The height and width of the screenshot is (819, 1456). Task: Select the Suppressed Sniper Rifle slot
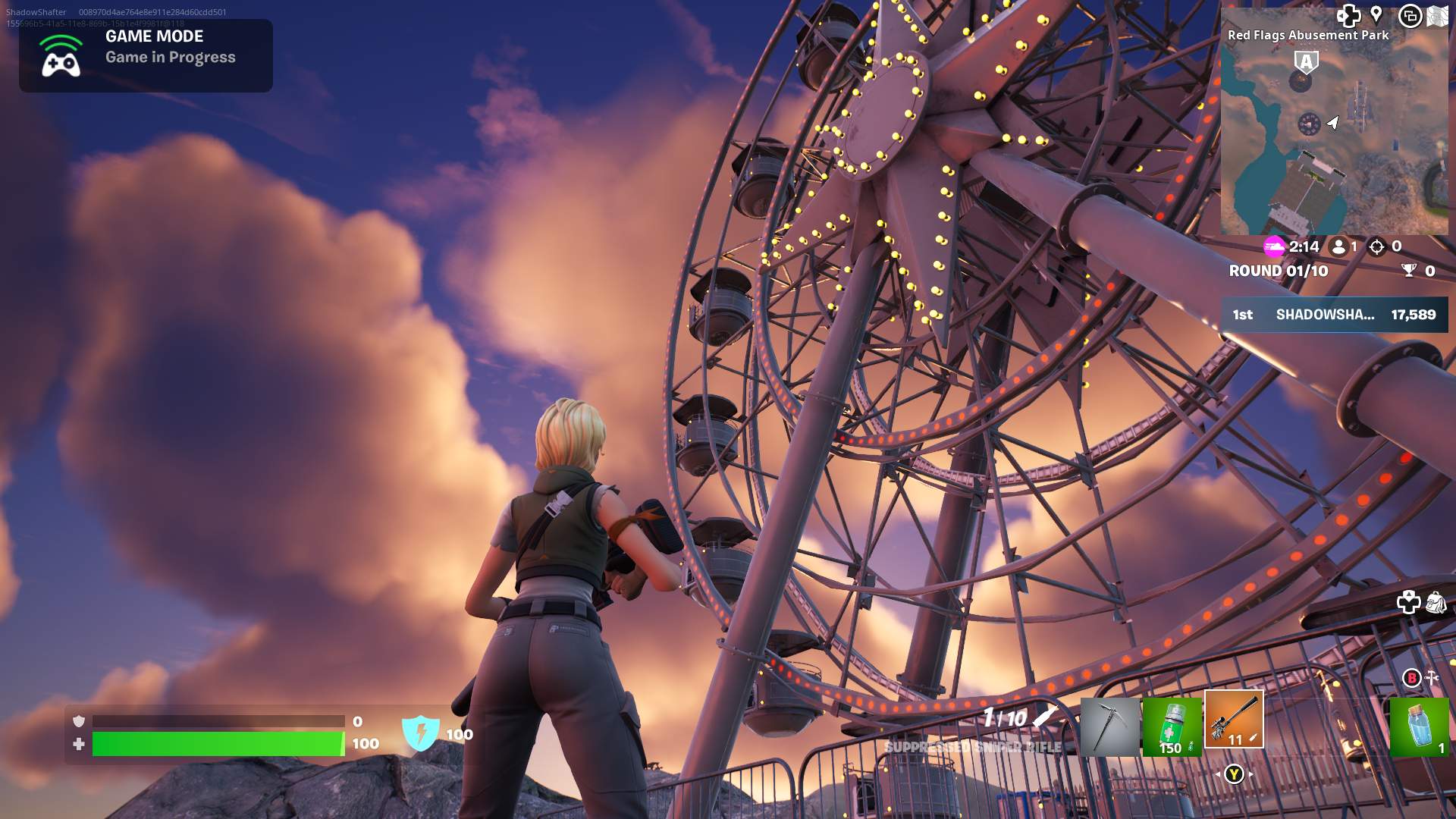click(1234, 720)
